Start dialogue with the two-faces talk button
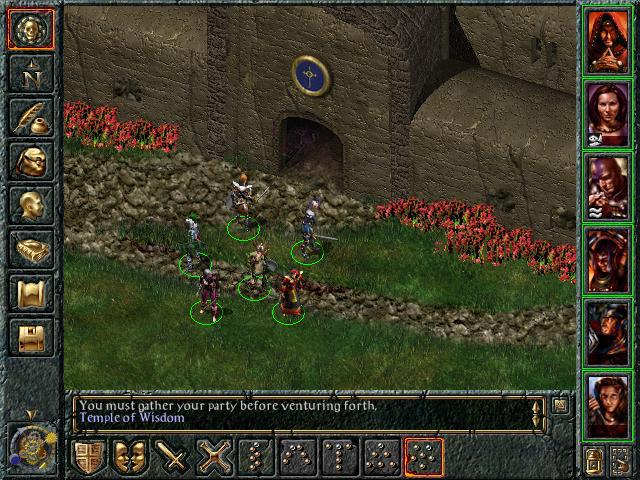This screenshot has width=640, height=480. pos(132,458)
